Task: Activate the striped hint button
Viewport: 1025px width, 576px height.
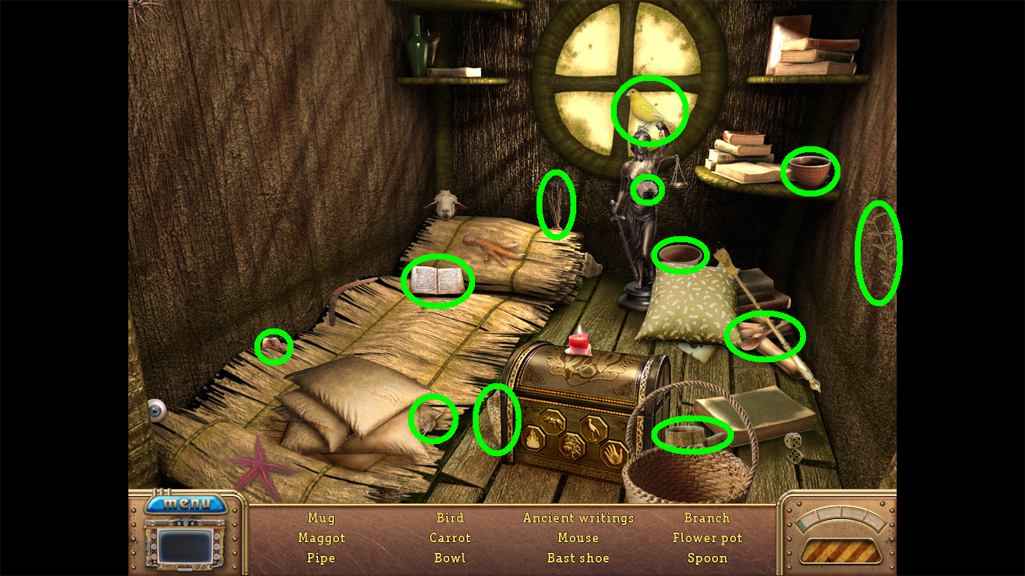Action: click(839, 551)
